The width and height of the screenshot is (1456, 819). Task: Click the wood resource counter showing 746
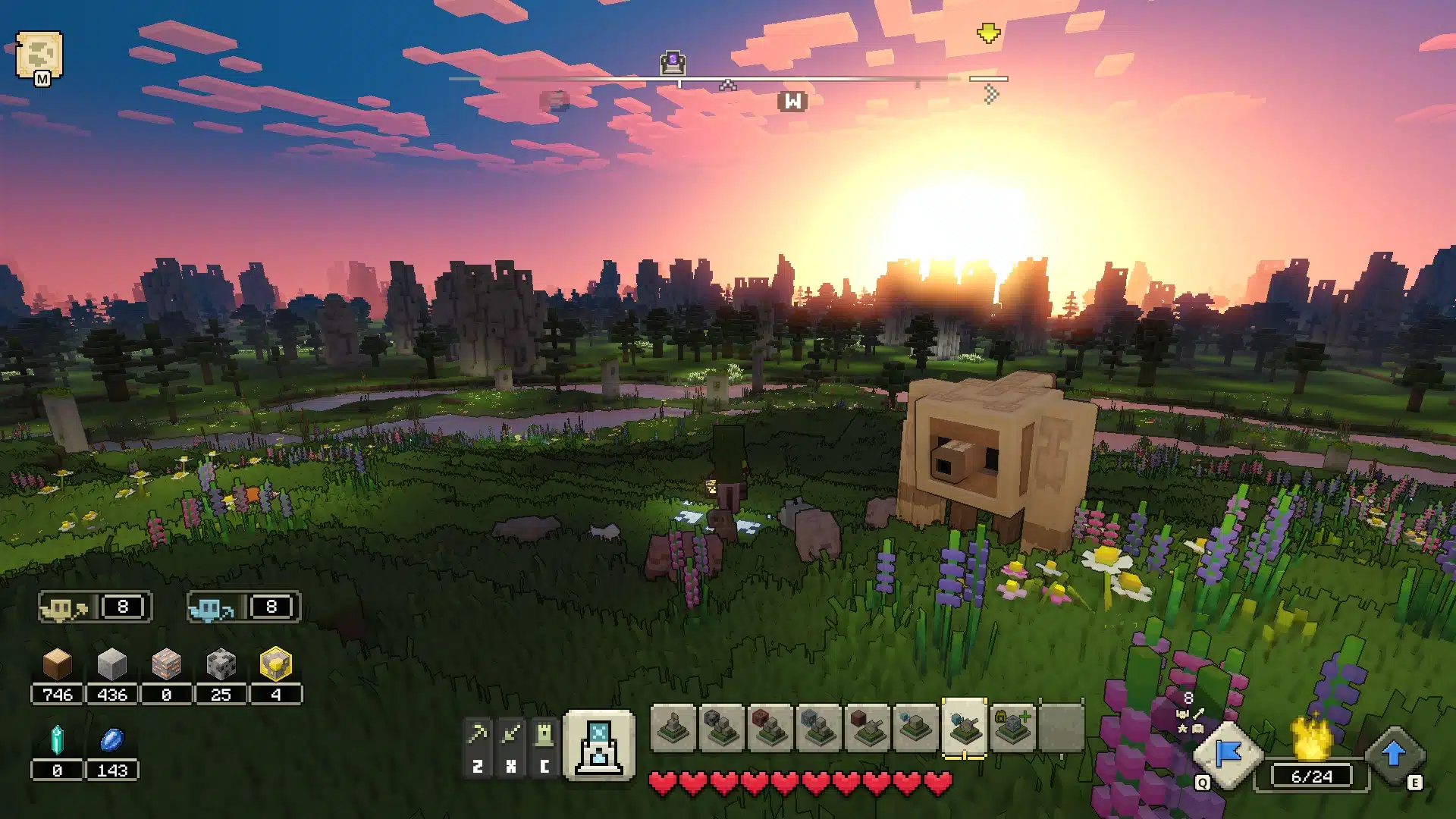(x=57, y=694)
